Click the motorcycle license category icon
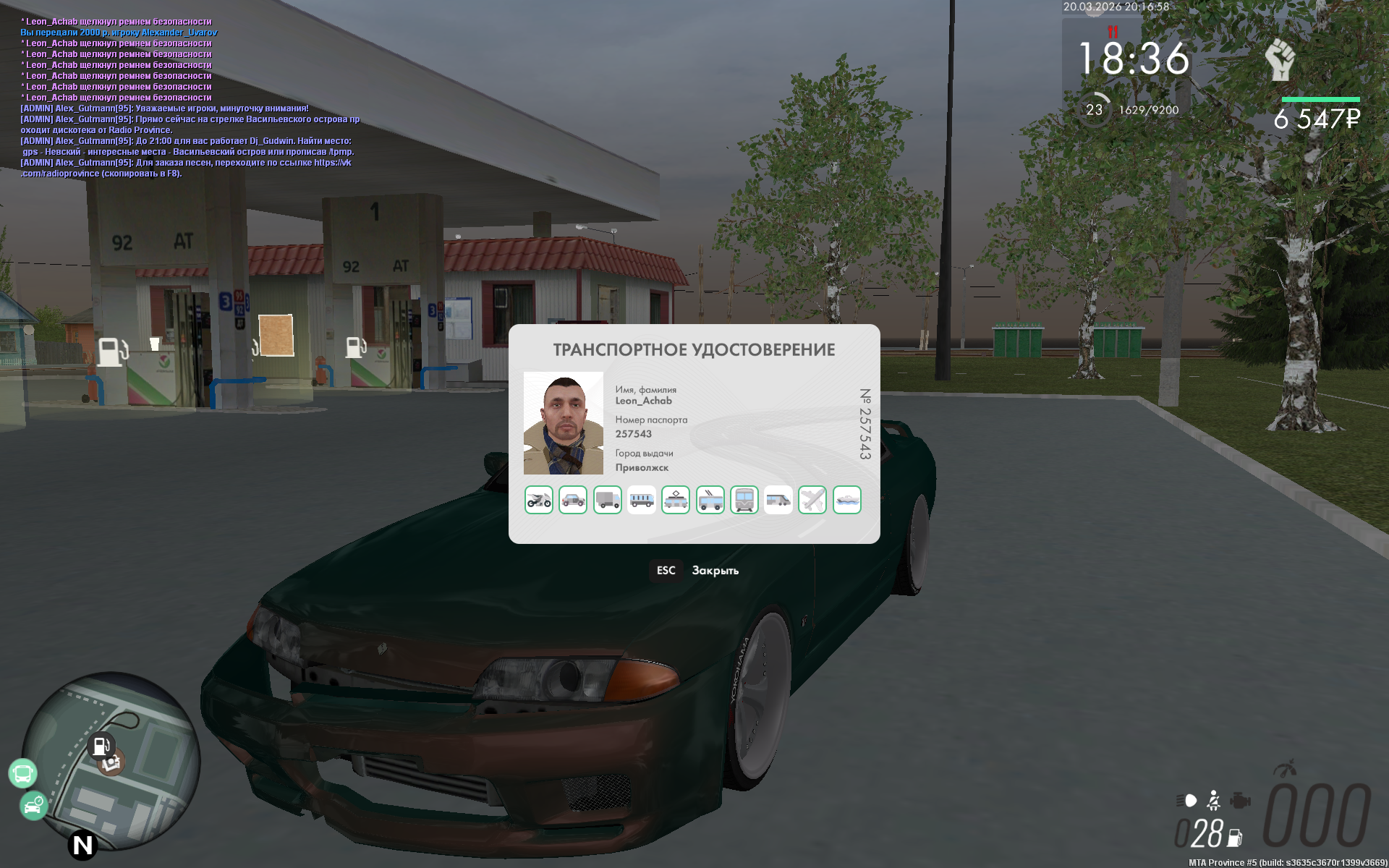This screenshot has height=868, width=1389. coord(538,500)
